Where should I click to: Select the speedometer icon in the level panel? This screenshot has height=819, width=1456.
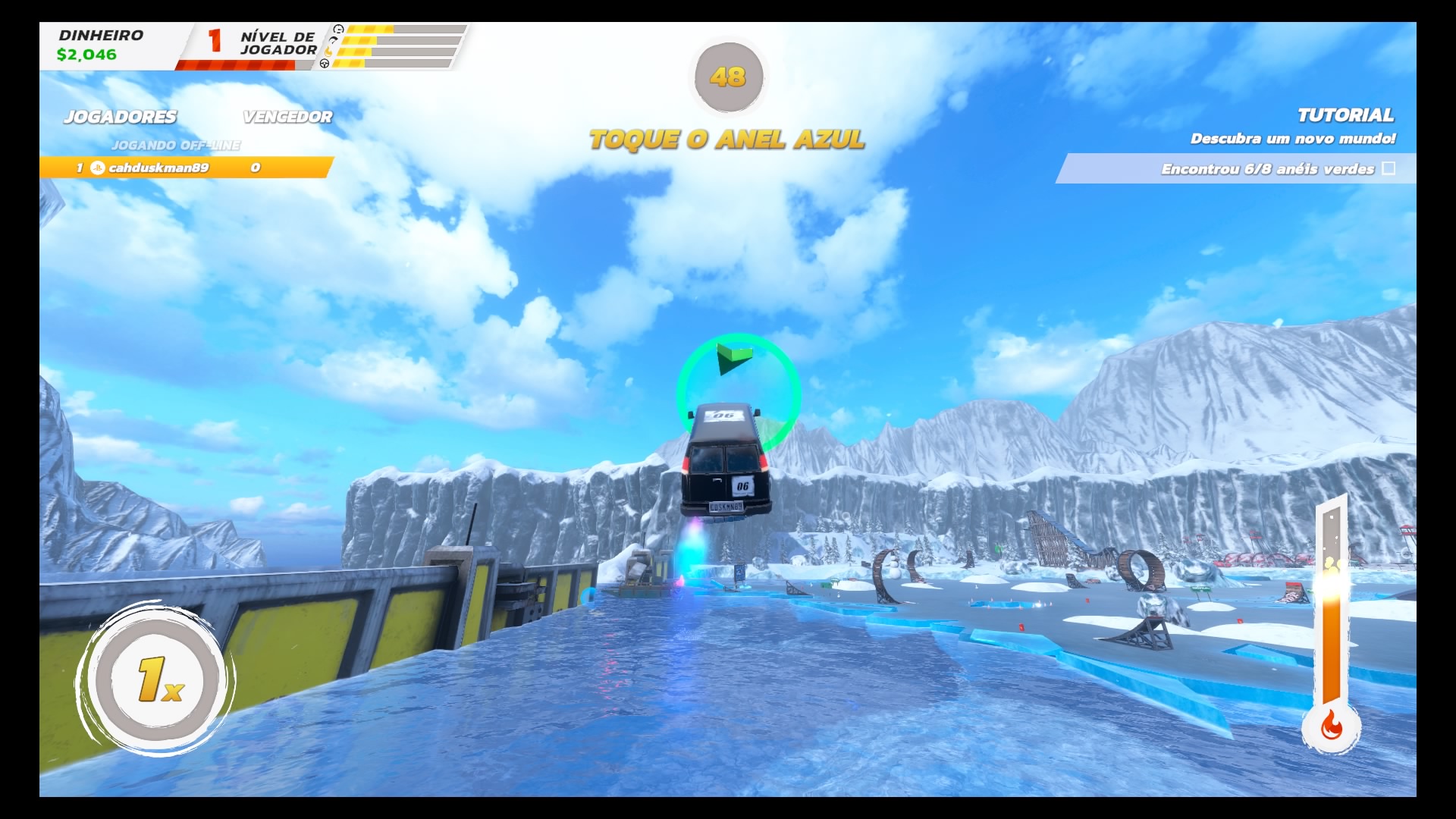337,29
